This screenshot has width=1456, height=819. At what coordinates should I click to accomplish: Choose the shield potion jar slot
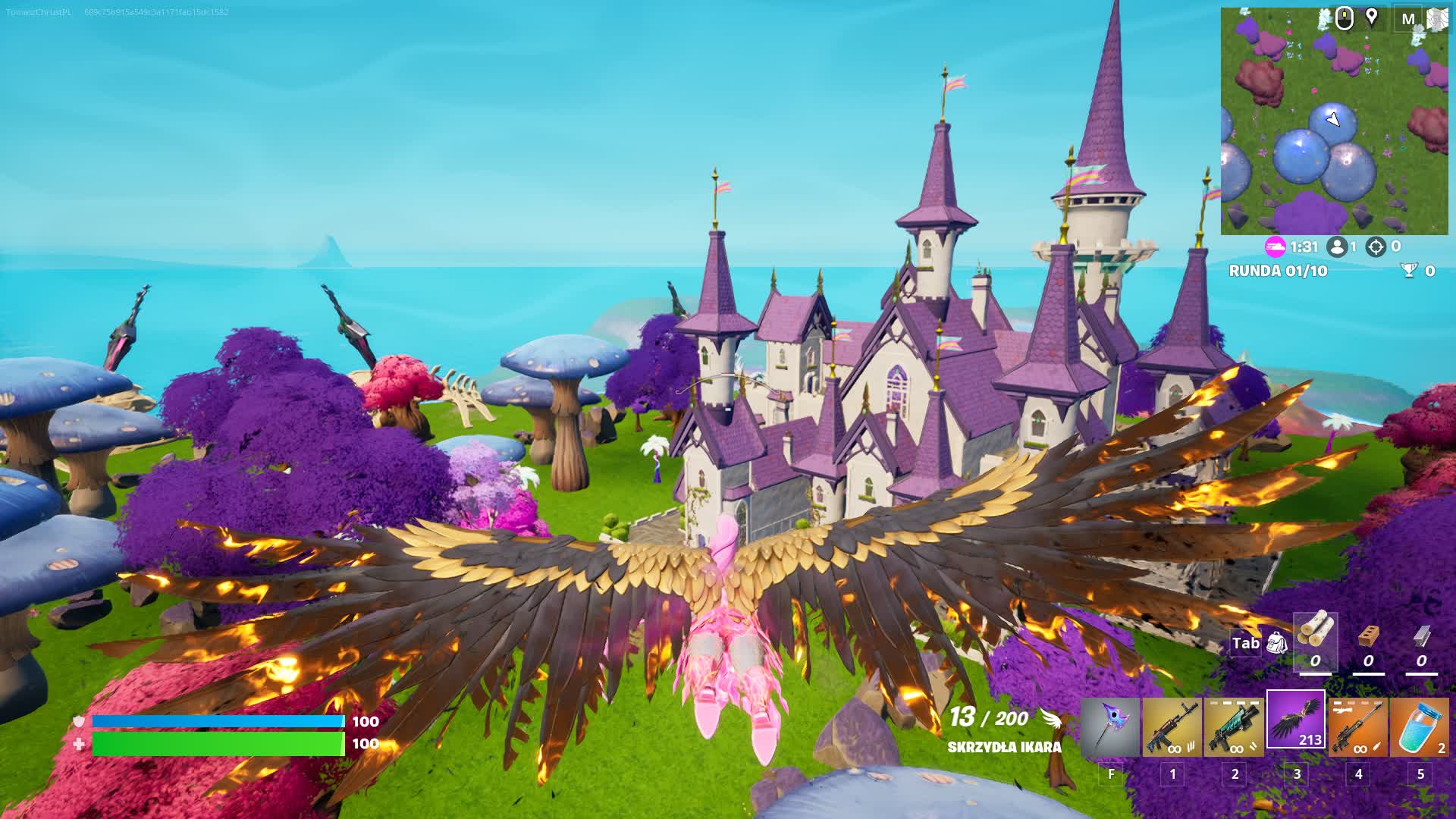(1420, 727)
